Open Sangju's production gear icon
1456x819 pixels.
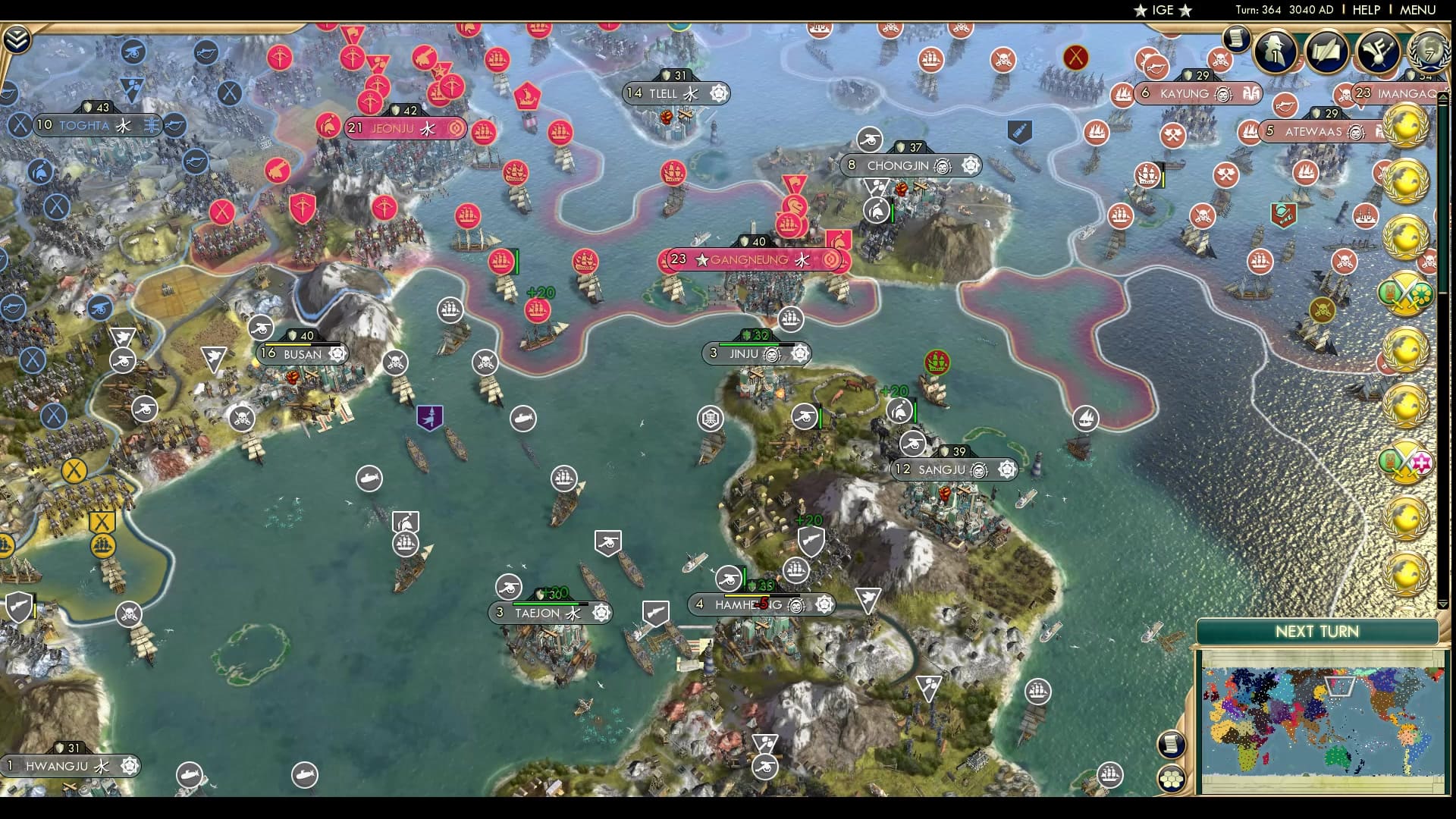pos(1009,470)
